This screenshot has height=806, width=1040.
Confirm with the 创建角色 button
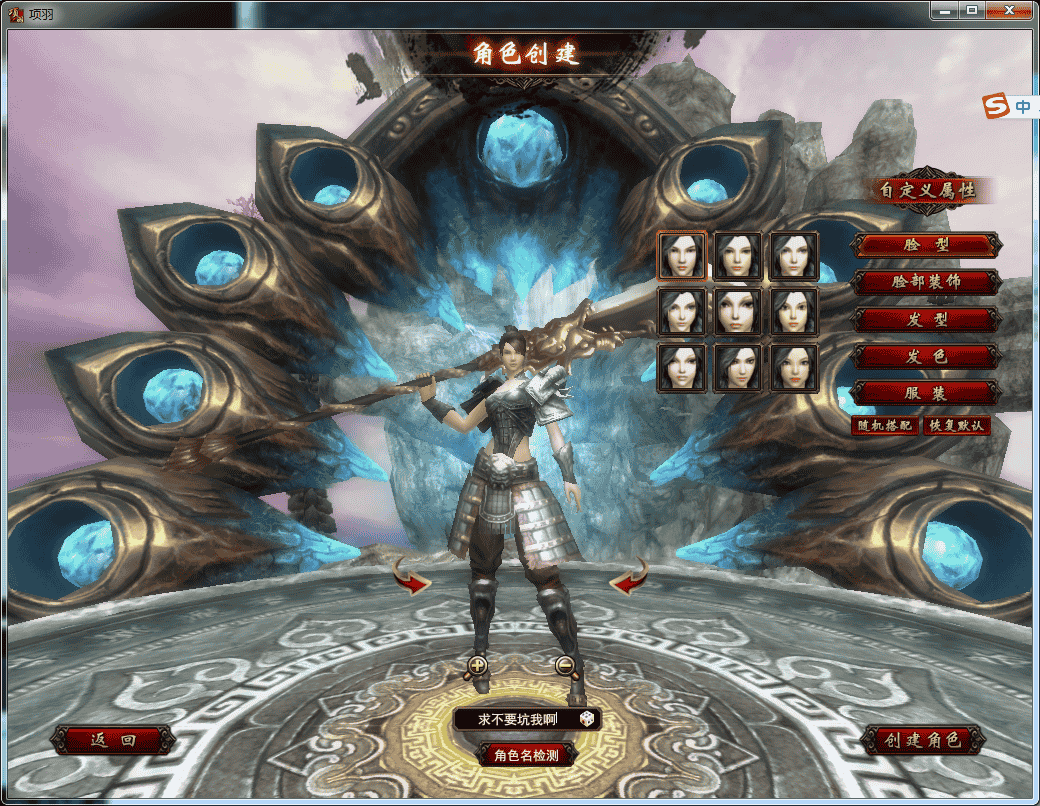(x=922, y=741)
